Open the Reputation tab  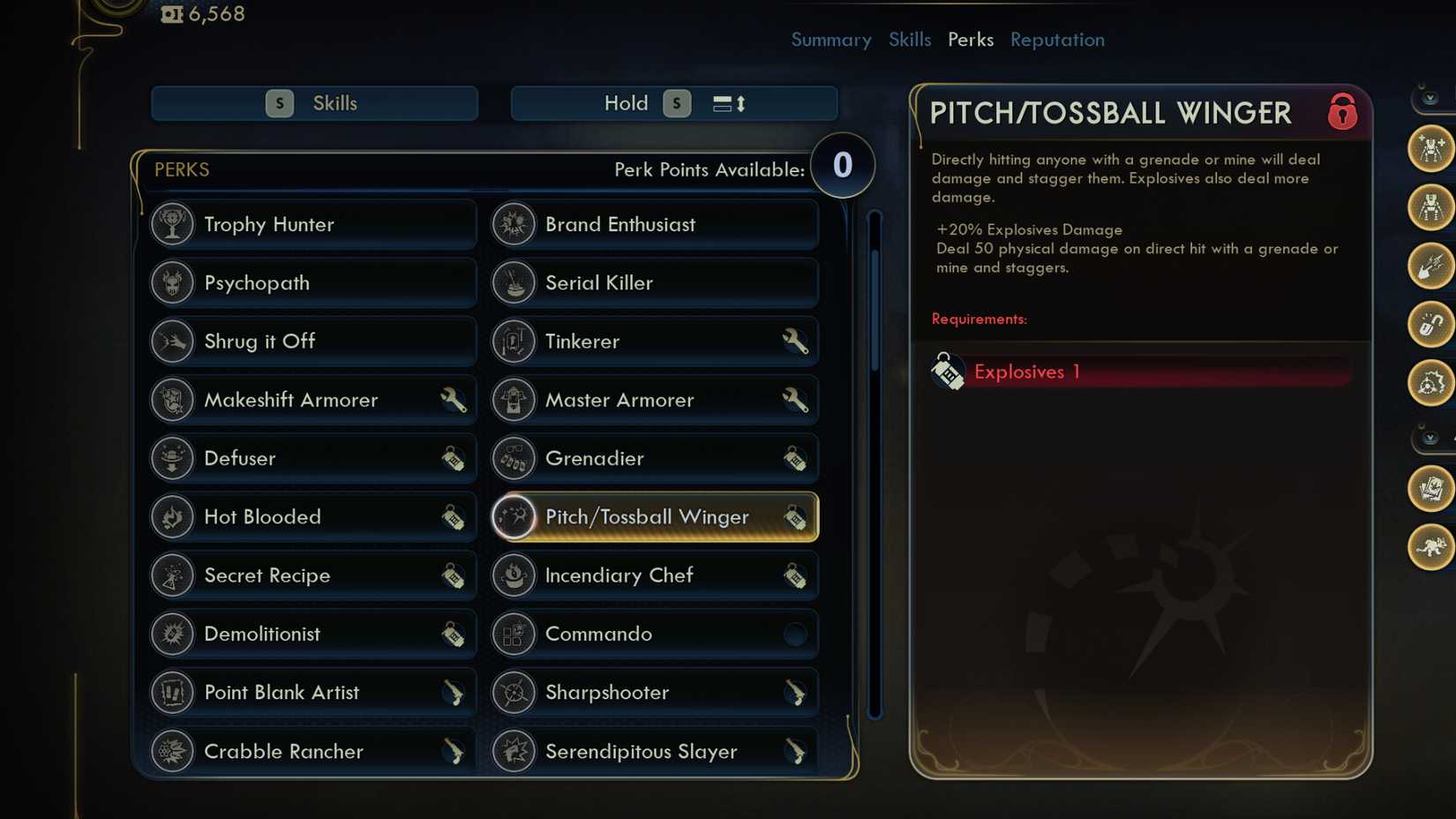1056,40
